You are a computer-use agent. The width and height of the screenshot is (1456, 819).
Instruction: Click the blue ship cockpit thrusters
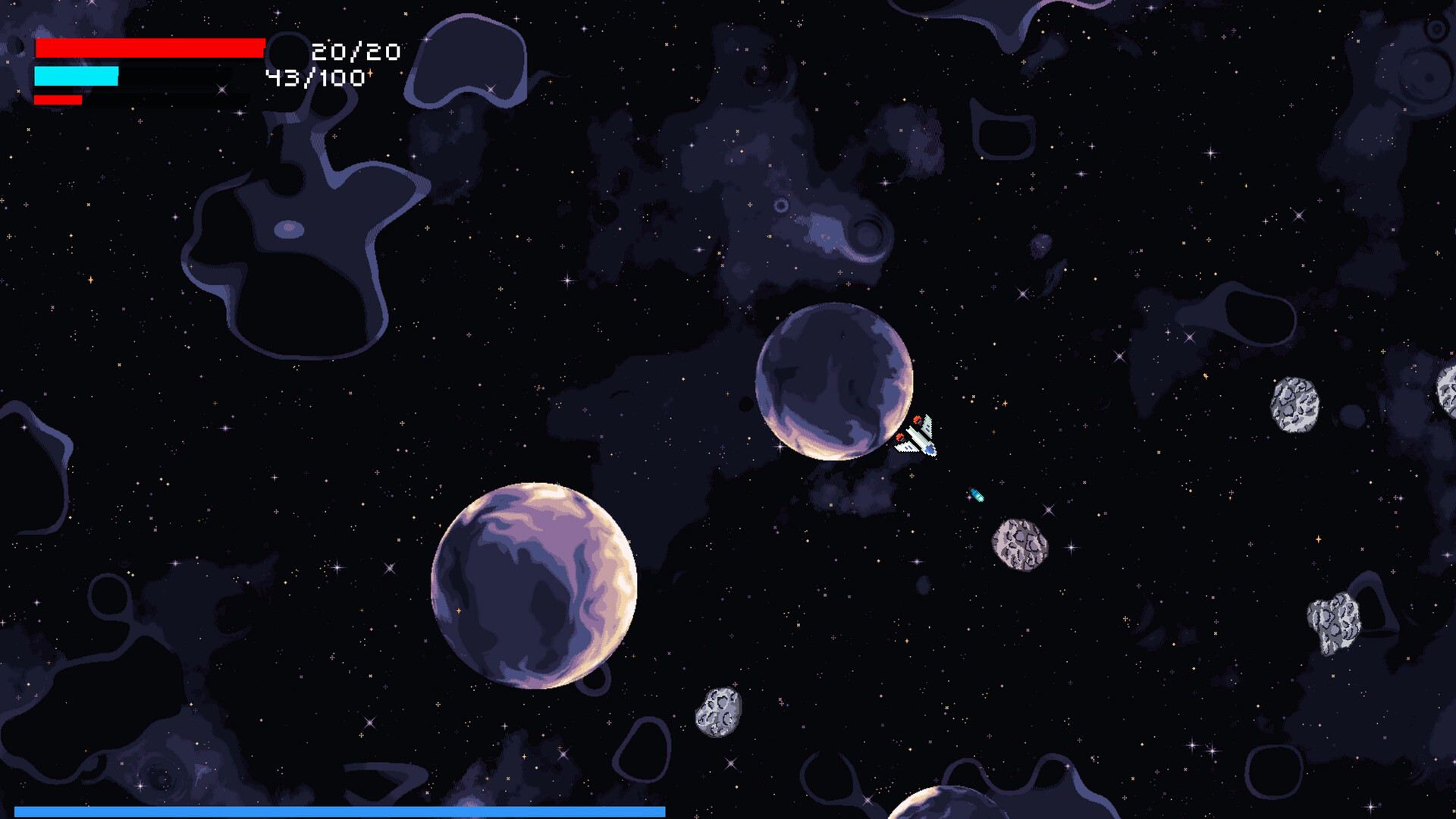tap(929, 449)
